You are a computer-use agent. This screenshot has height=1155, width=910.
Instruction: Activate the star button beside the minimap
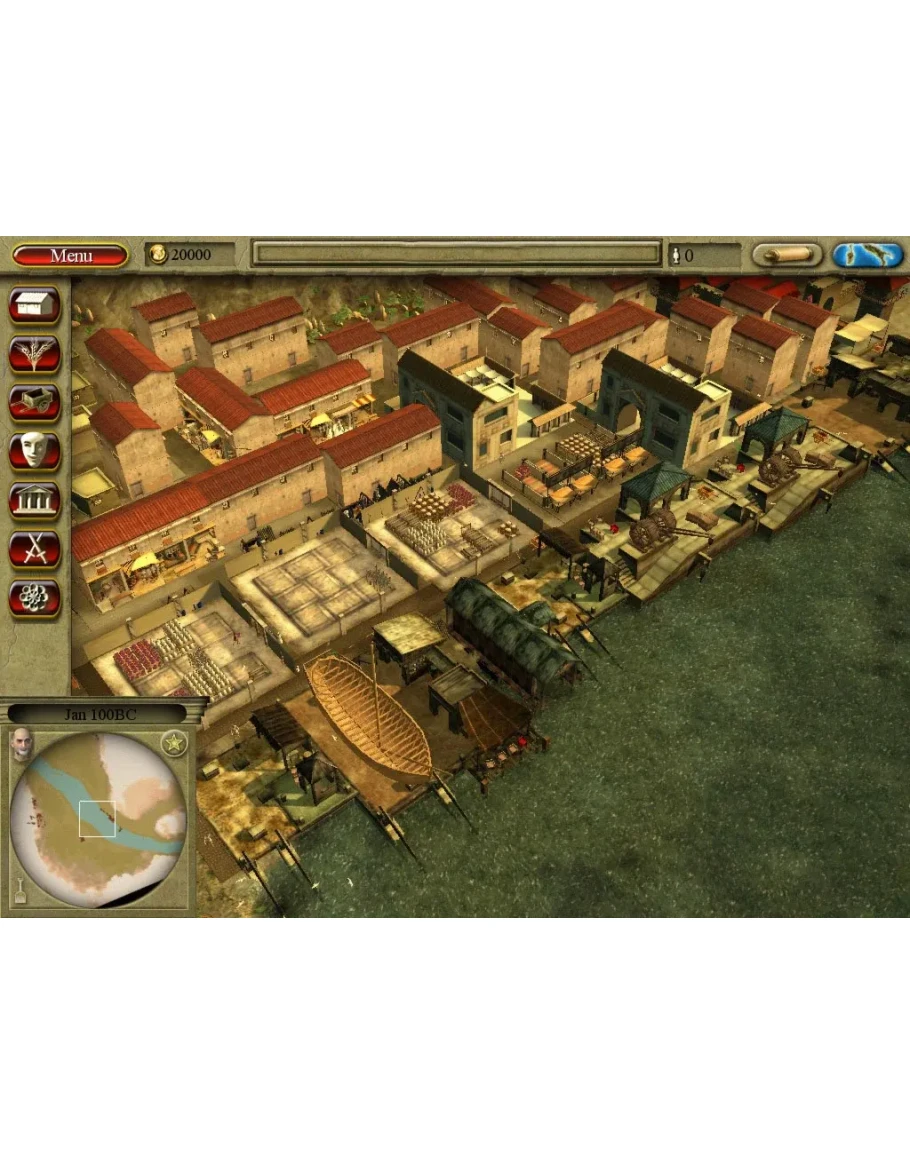tap(174, 744)
